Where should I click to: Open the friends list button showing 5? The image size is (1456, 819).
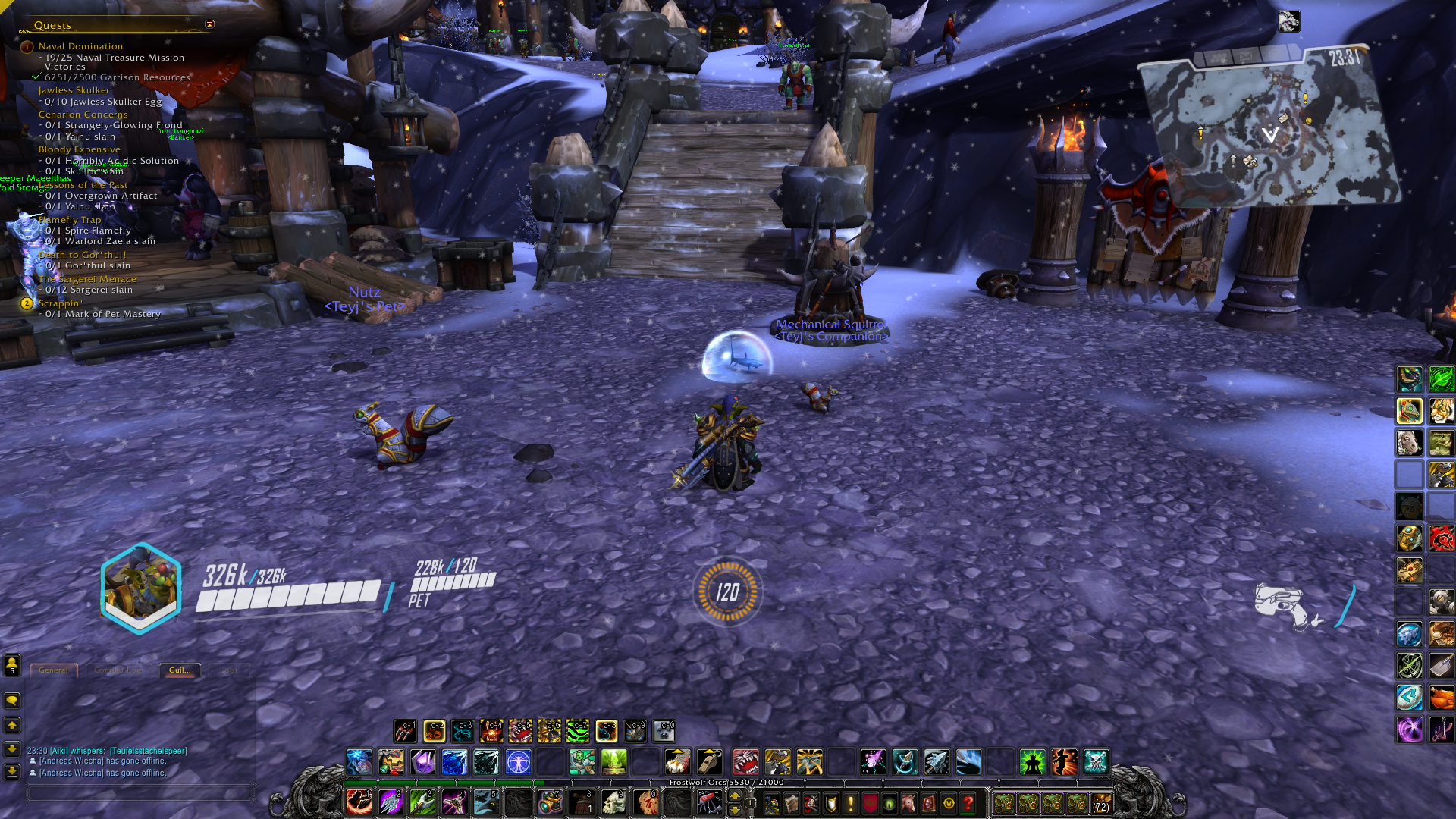coord(12,666)
